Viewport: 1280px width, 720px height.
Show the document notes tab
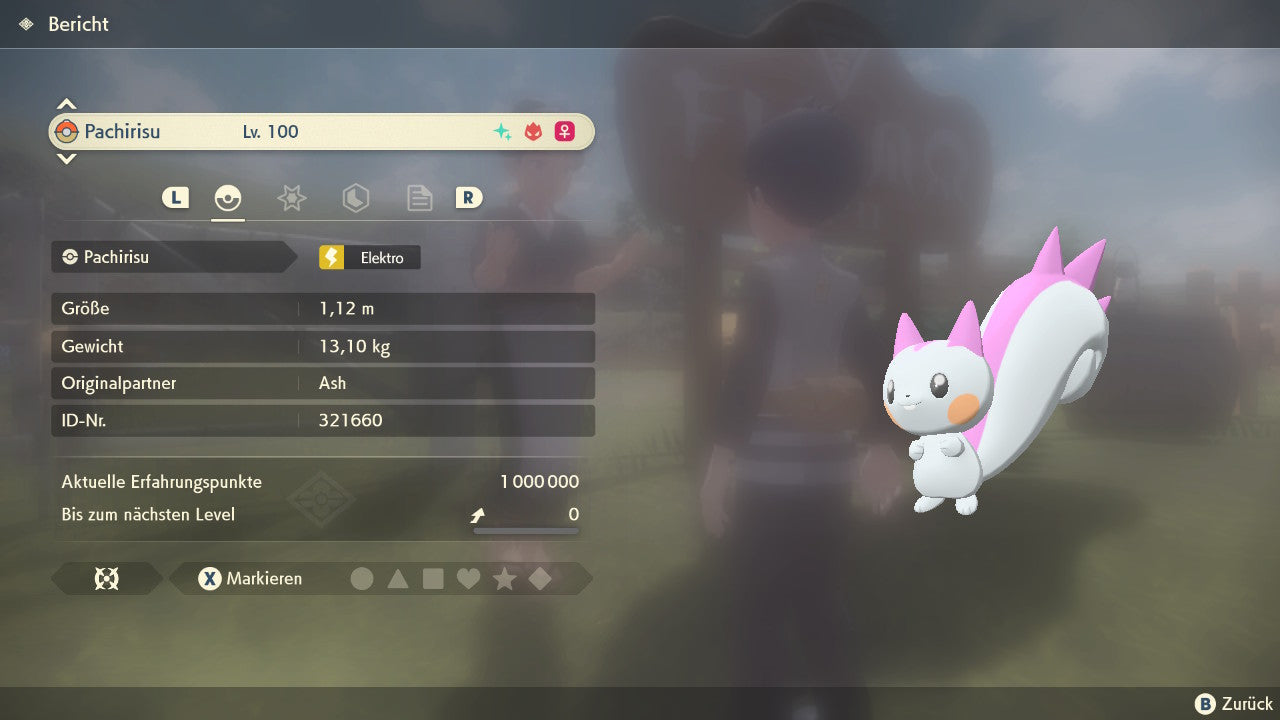pyautogui.click(x=419, y=198)
